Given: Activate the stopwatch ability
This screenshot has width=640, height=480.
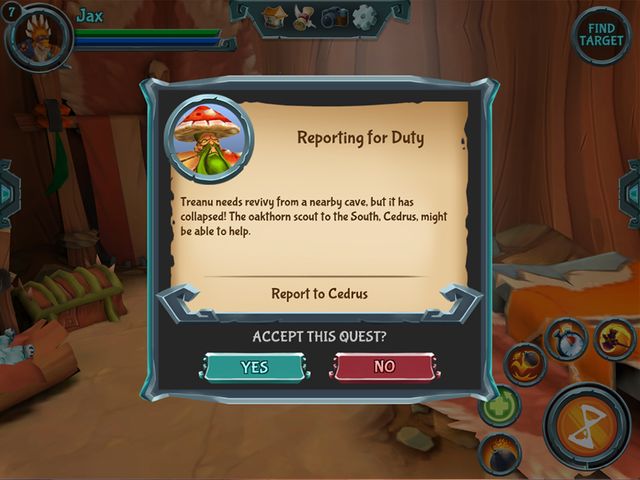Looking at the screenshot, I should coord(565,340).
